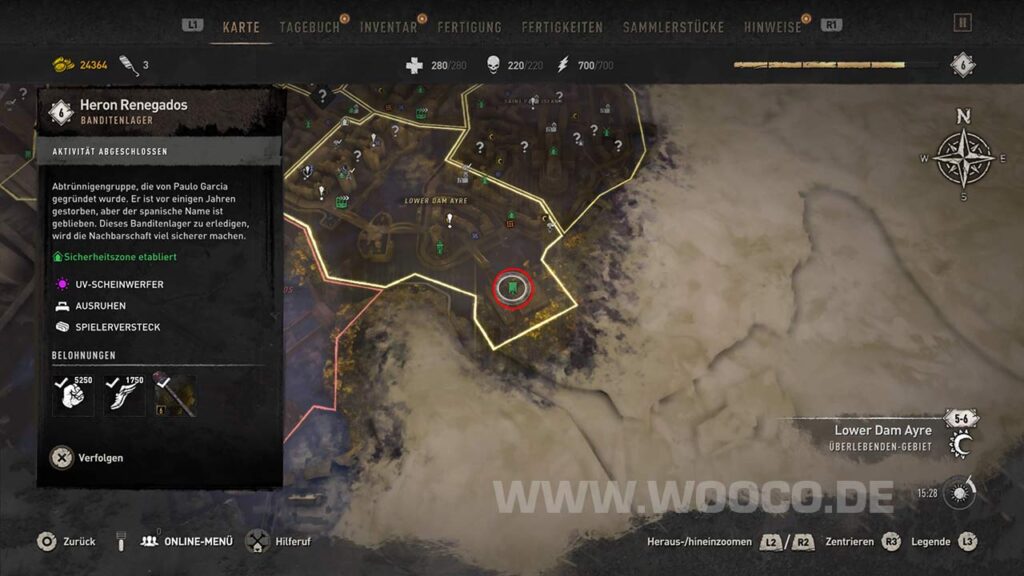Open the Sammlerstücke tab
The width and height of the screenshot is (1024, 576).
673,27
